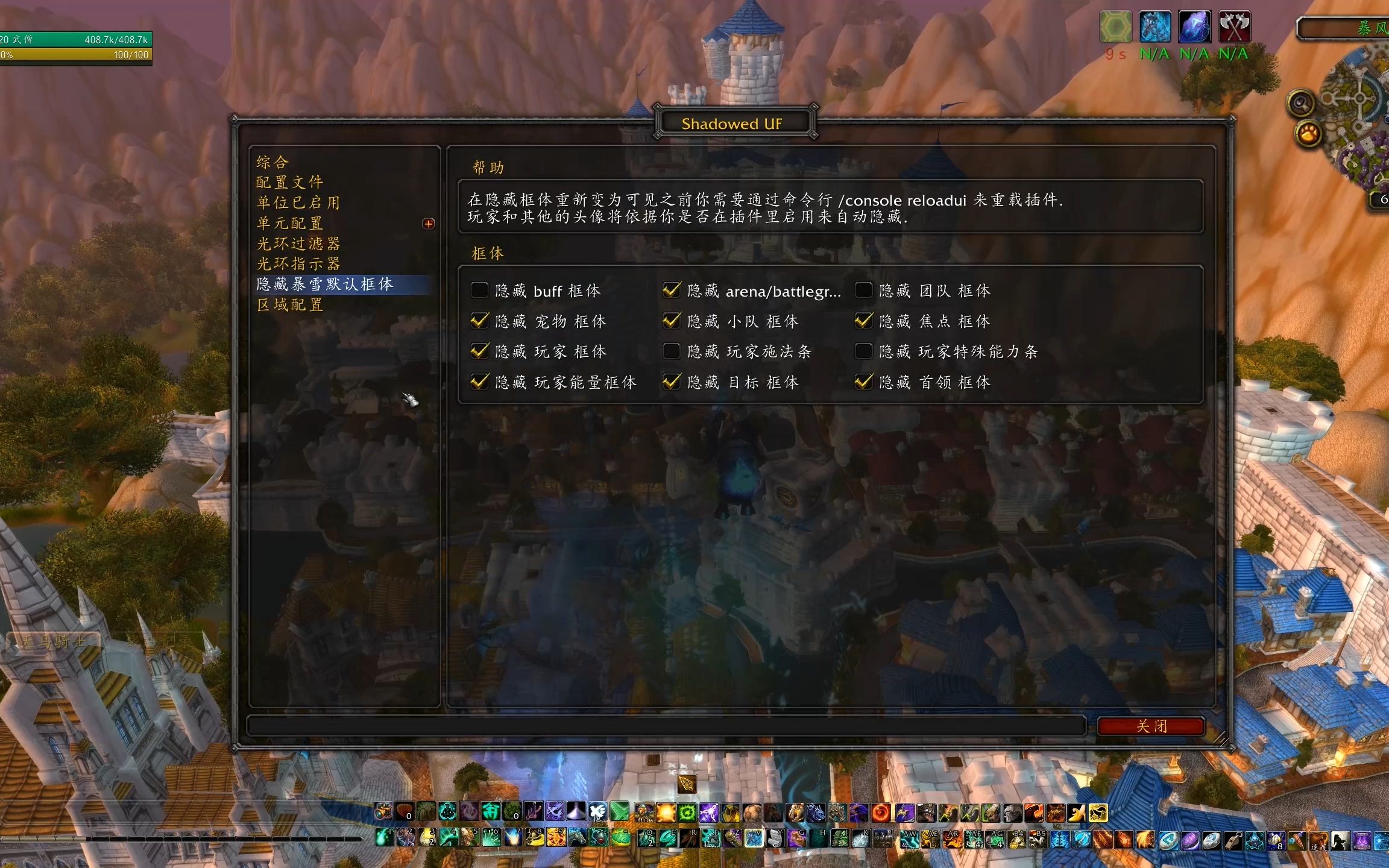Enable the 隐藏 玩家施法条 checkbox
1389x868 pixels.
[x=671, y=351]
